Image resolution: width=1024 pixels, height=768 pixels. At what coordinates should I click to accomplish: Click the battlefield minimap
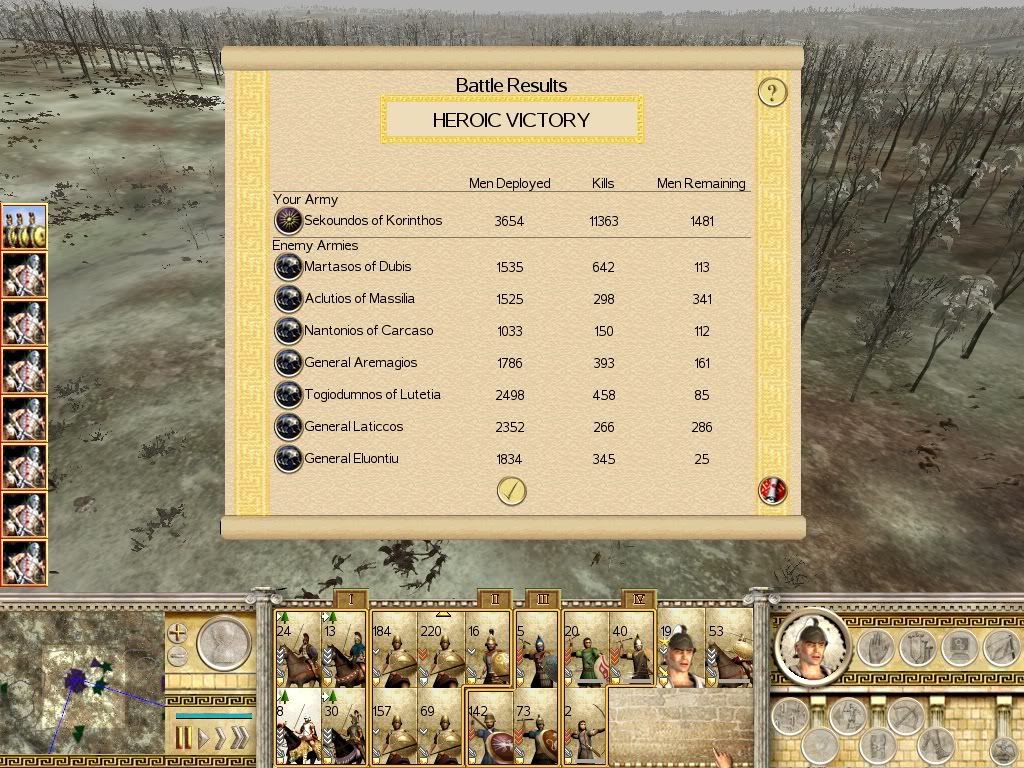click(82, 680)
